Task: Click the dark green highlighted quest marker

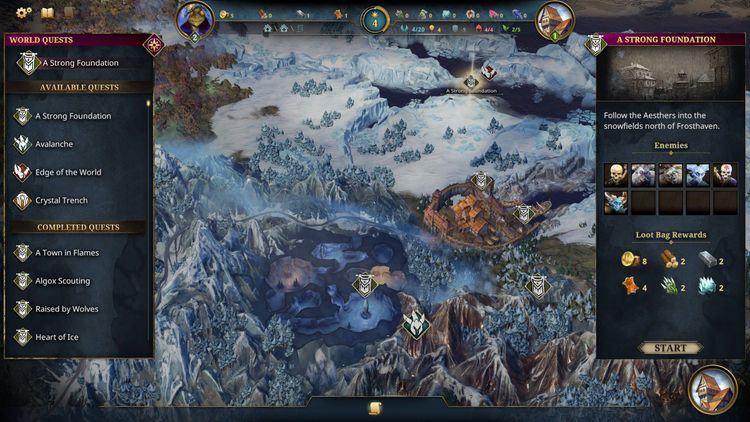Action: click(415, 324)
